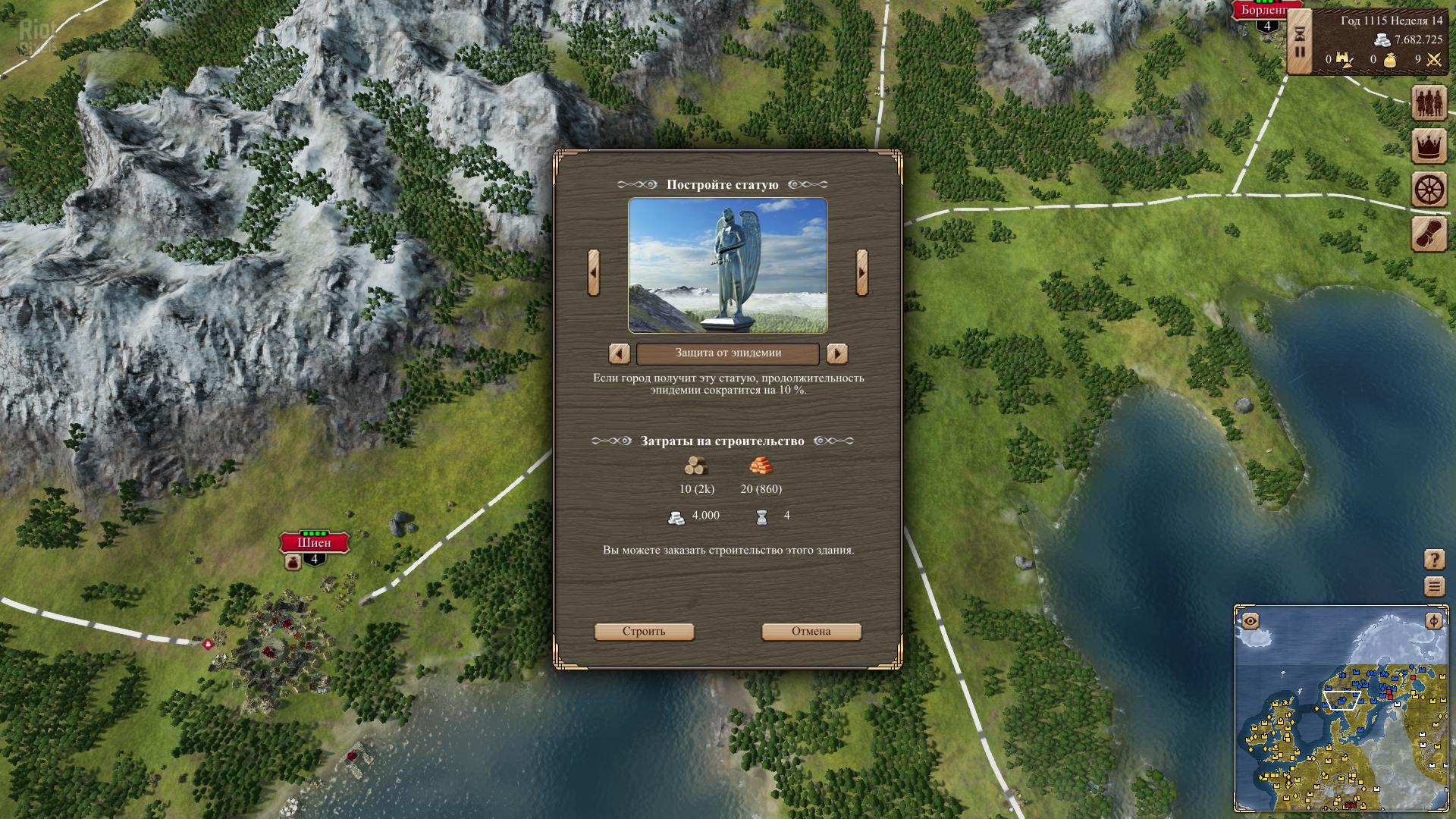The height and width of the screenshot is (819, 1456).
Task: Open help with the question mark button
Action: [x=1434, y=560]
